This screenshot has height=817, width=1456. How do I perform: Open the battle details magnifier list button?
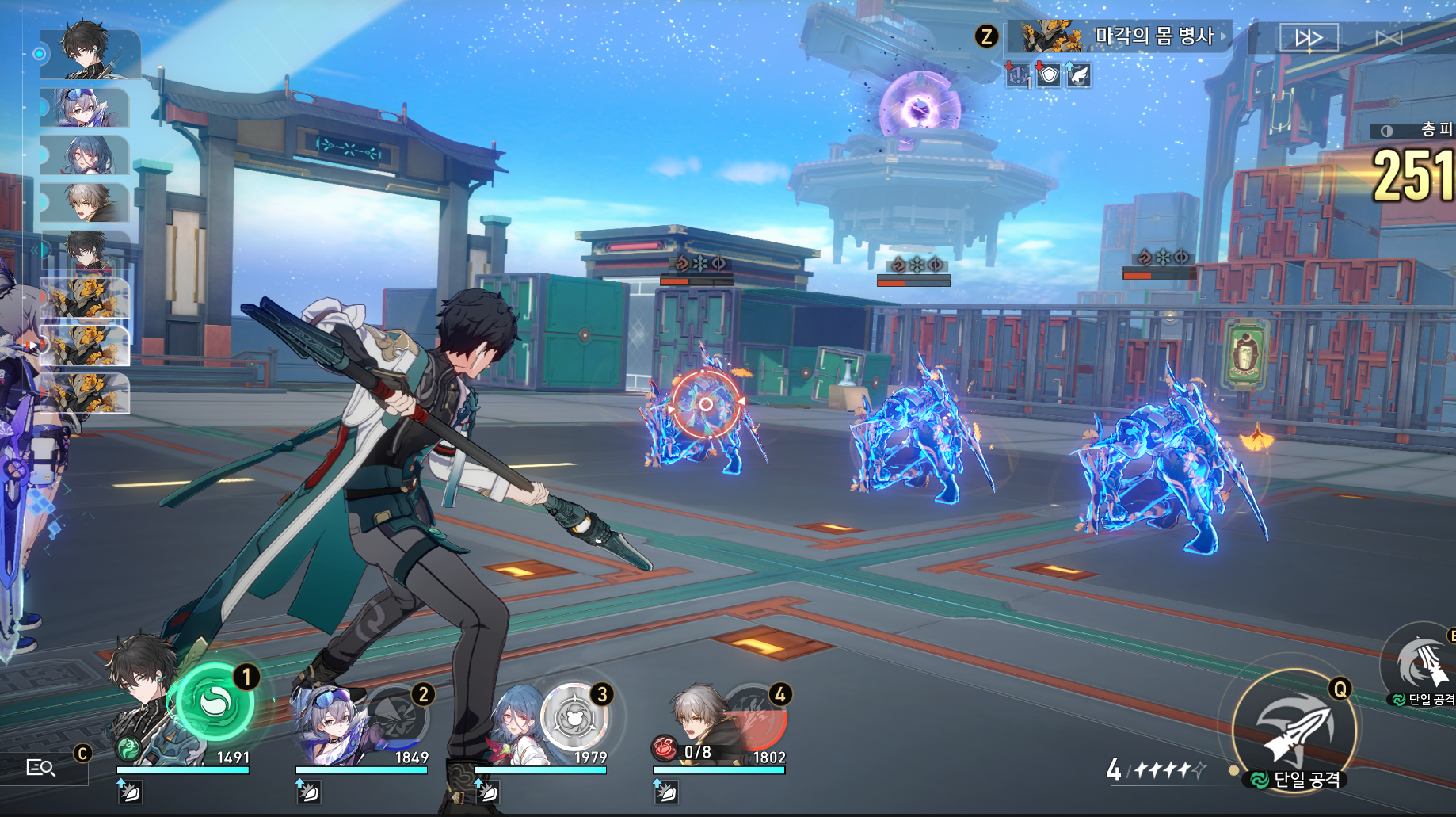40,767
